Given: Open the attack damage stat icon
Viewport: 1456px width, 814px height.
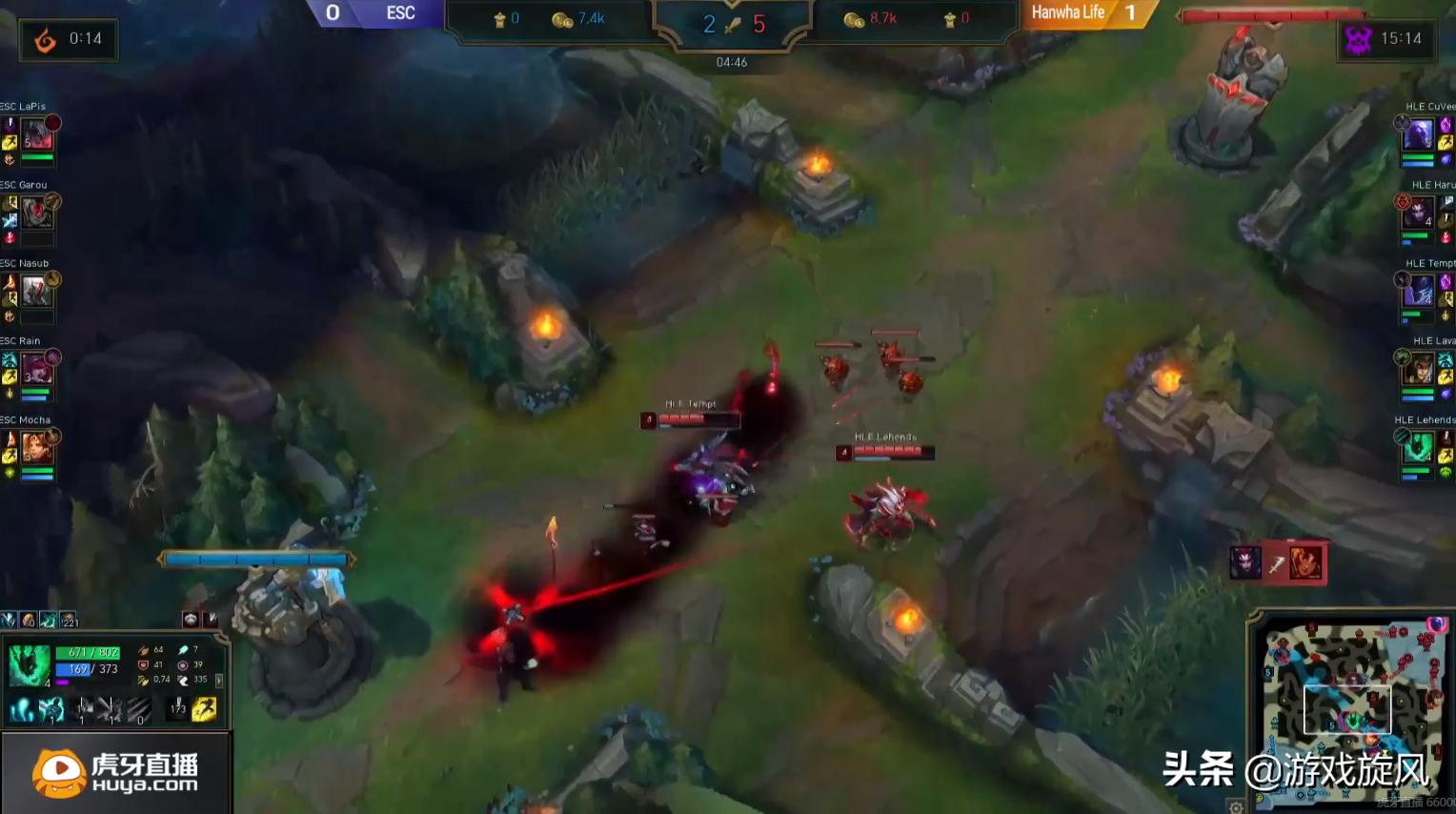Looking at the screenshot, I should click(x=144, y=649).
